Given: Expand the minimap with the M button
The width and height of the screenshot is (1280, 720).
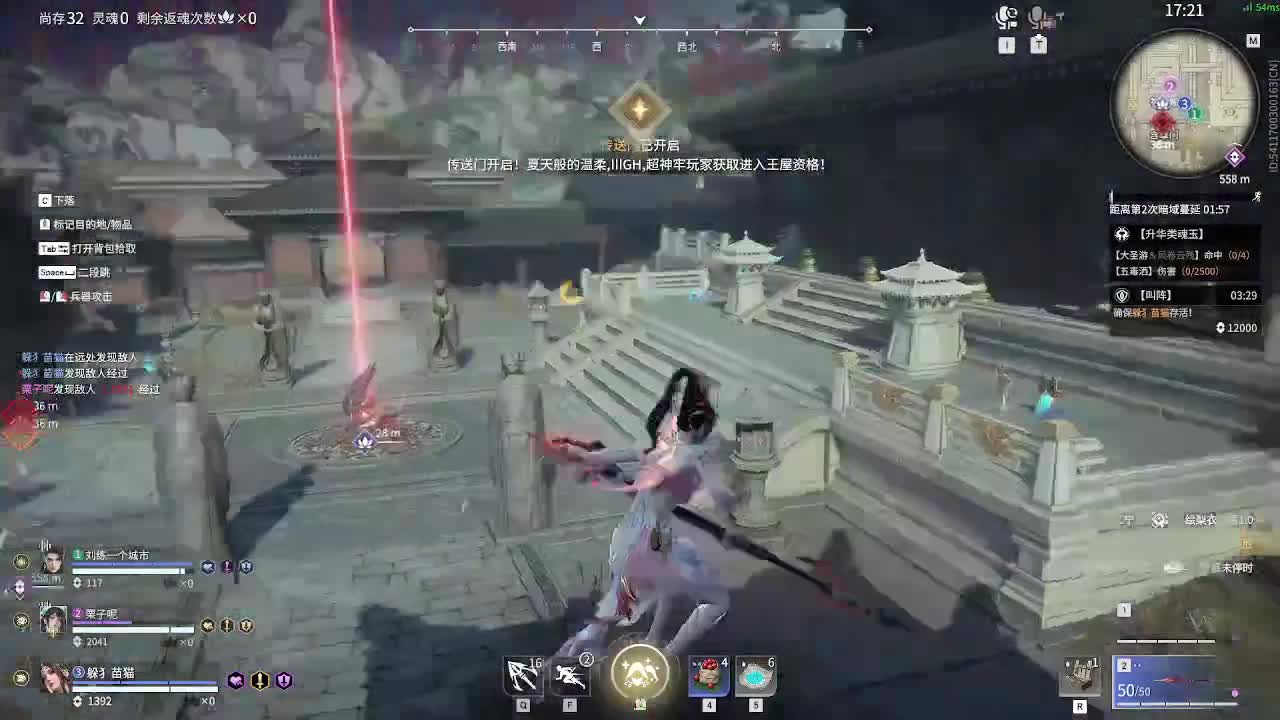Looking at the screenshot, I should point(1253,42).
